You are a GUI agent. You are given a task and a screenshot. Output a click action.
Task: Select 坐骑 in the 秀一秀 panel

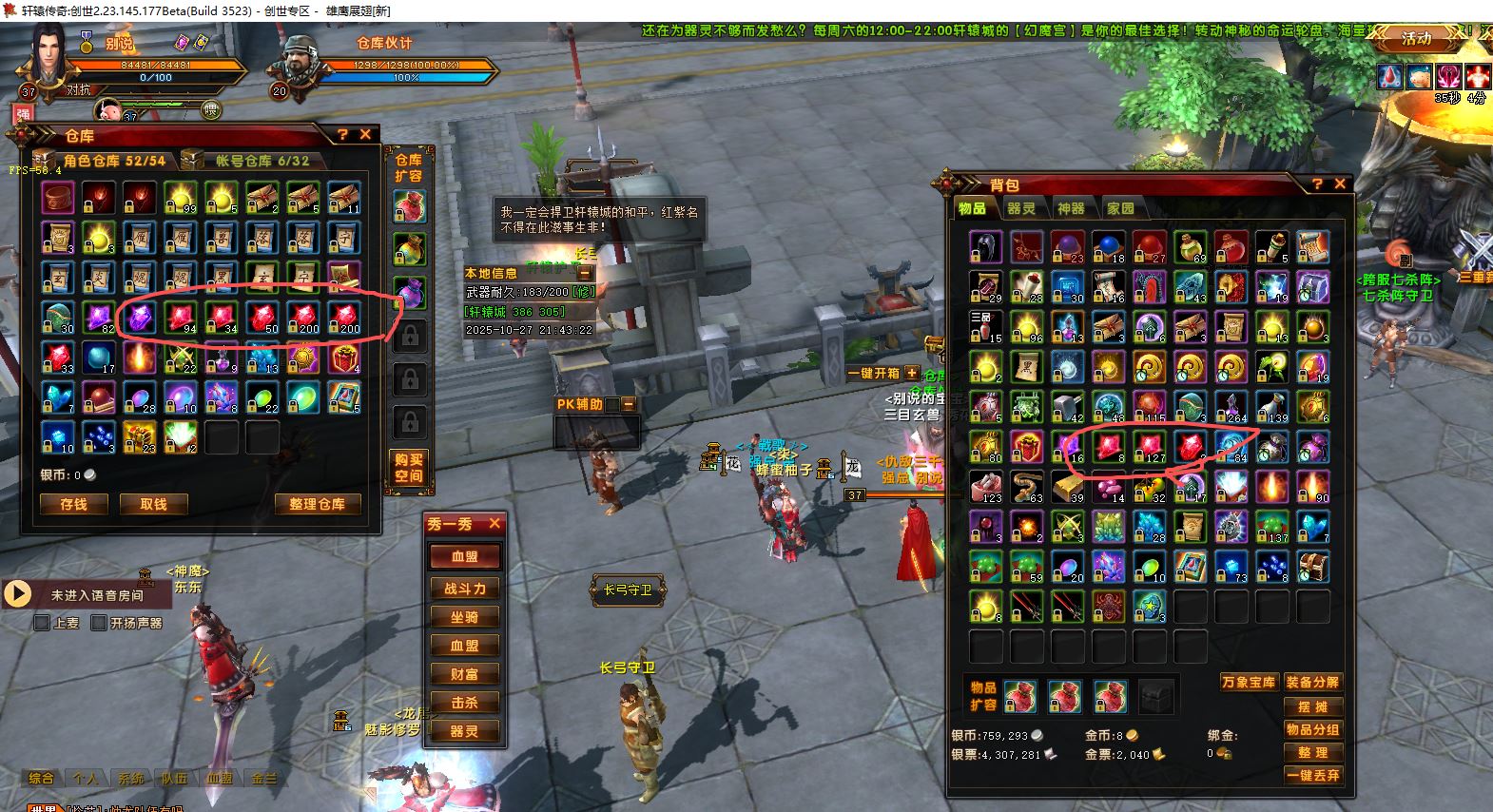pyautogui.click(x=465, y=617)
